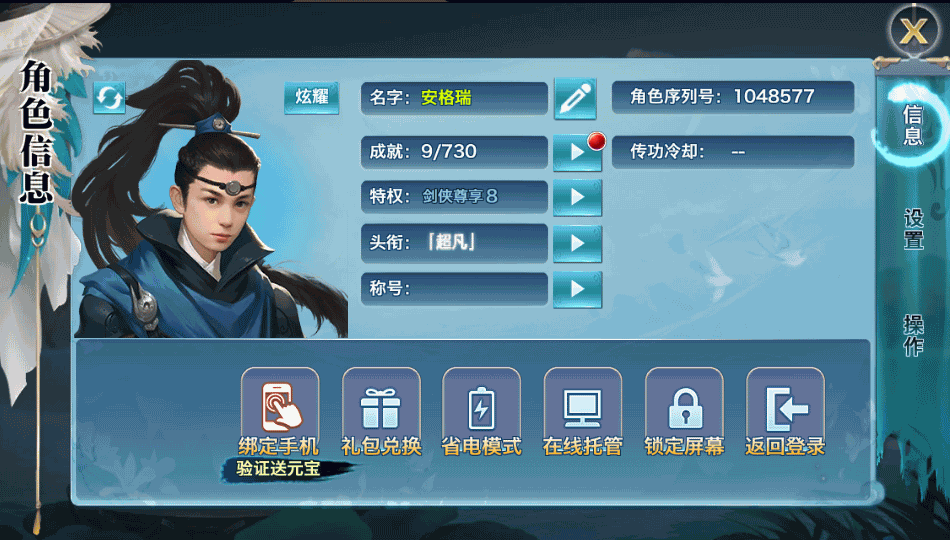Choose 在线托管 online hosting
Image resolution: width=950 pixels, height=540 pixels.
click(x=582, y=403)
